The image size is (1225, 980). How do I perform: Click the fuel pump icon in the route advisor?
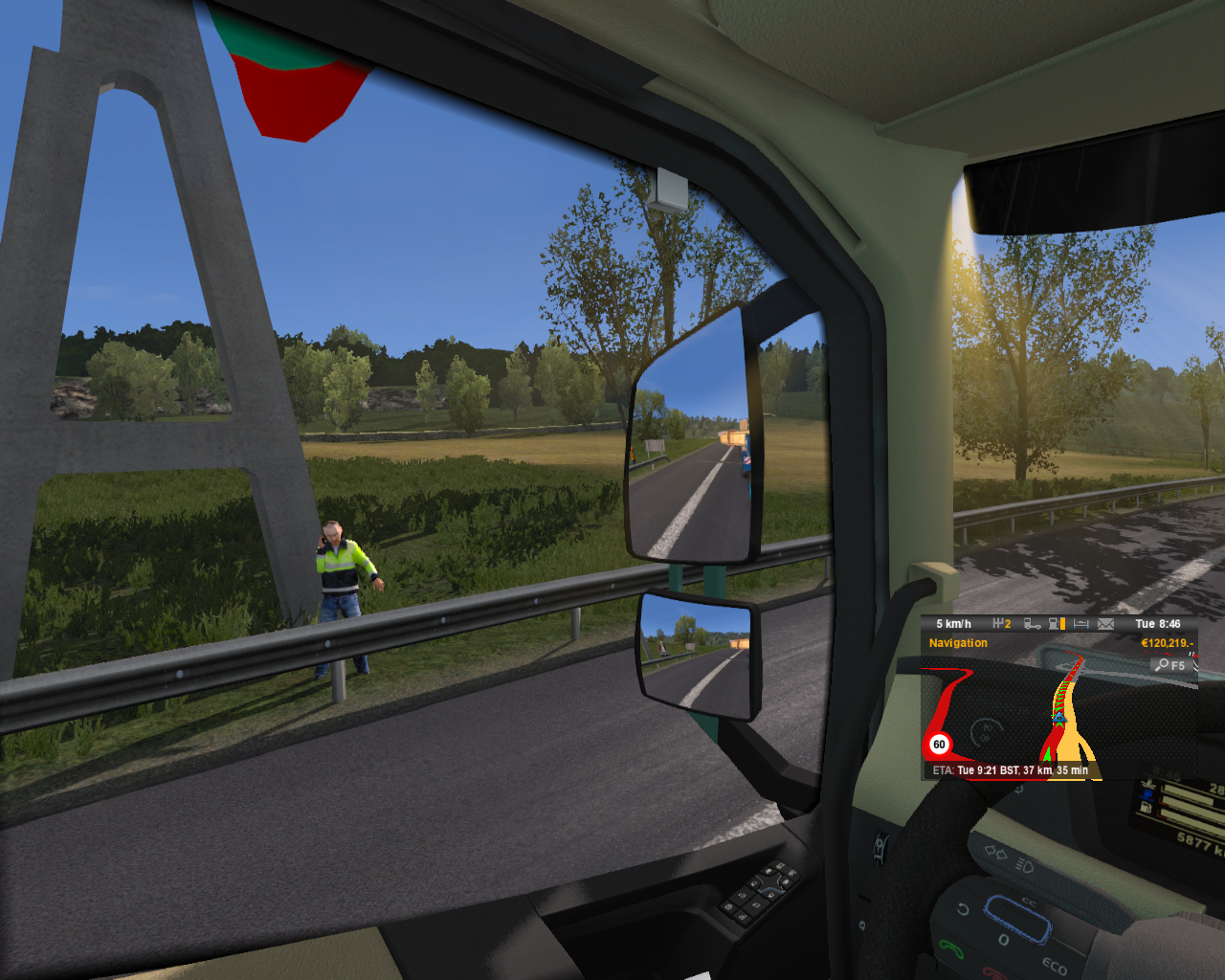[1053, 624]
